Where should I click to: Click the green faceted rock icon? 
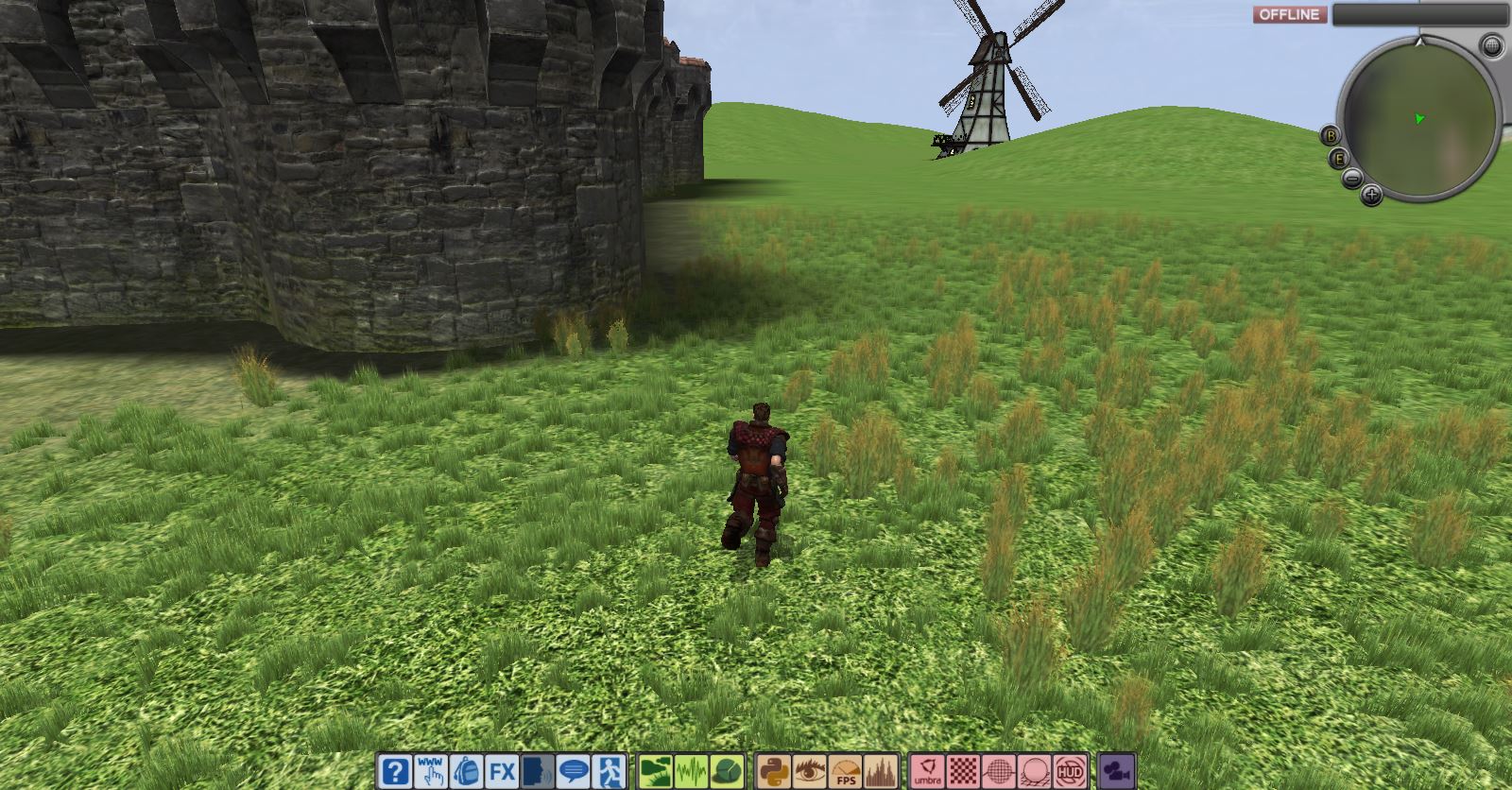(726, 771)
